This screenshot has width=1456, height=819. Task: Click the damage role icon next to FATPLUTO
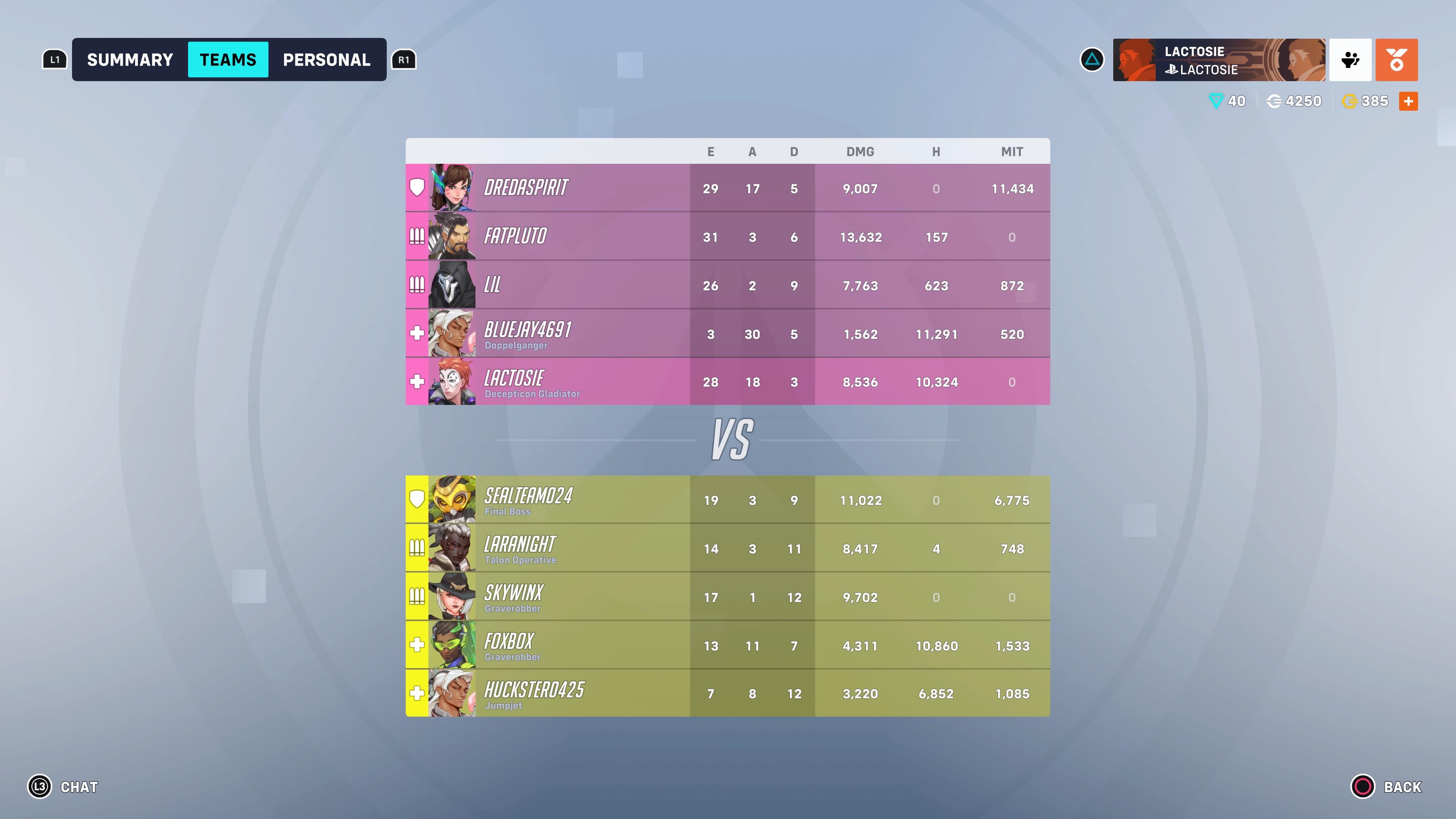click(x=417, y=236)
